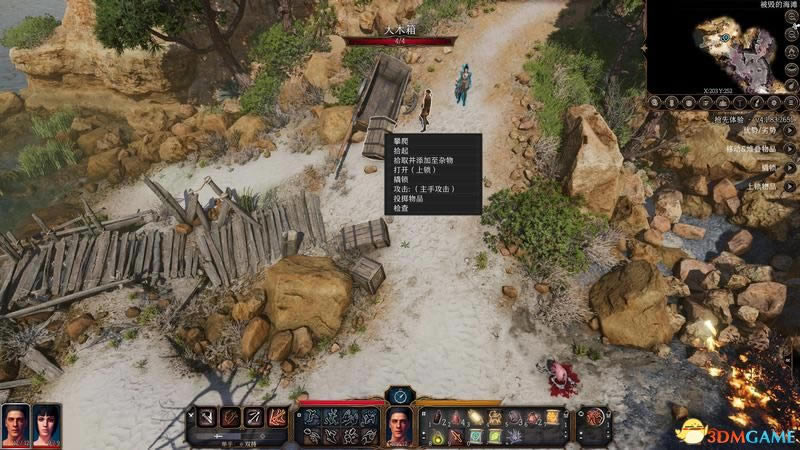Expand the 移动&堆叠物品 tutorial entry

click(789, 149)
